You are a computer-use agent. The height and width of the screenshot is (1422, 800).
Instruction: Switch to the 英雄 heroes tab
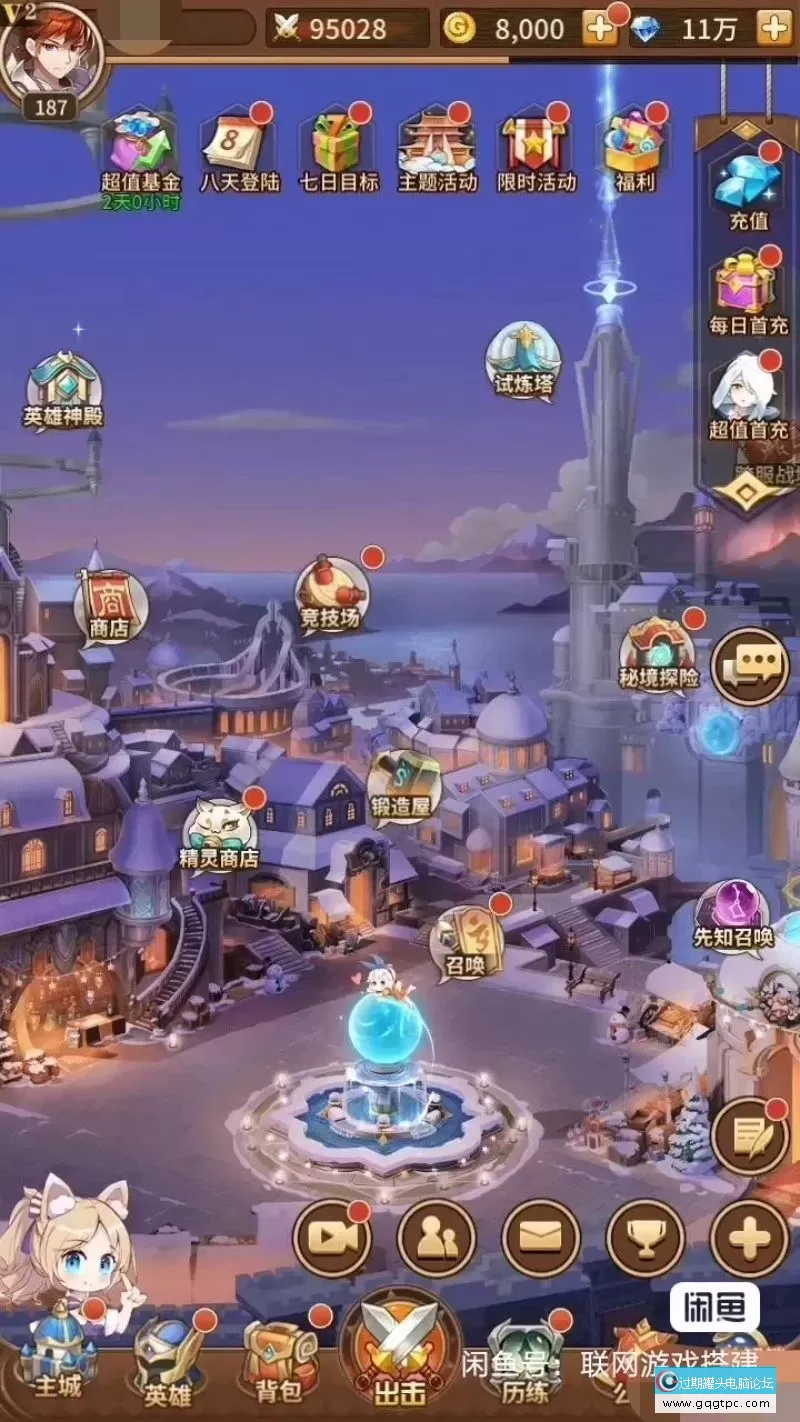tap(167, 1358)
